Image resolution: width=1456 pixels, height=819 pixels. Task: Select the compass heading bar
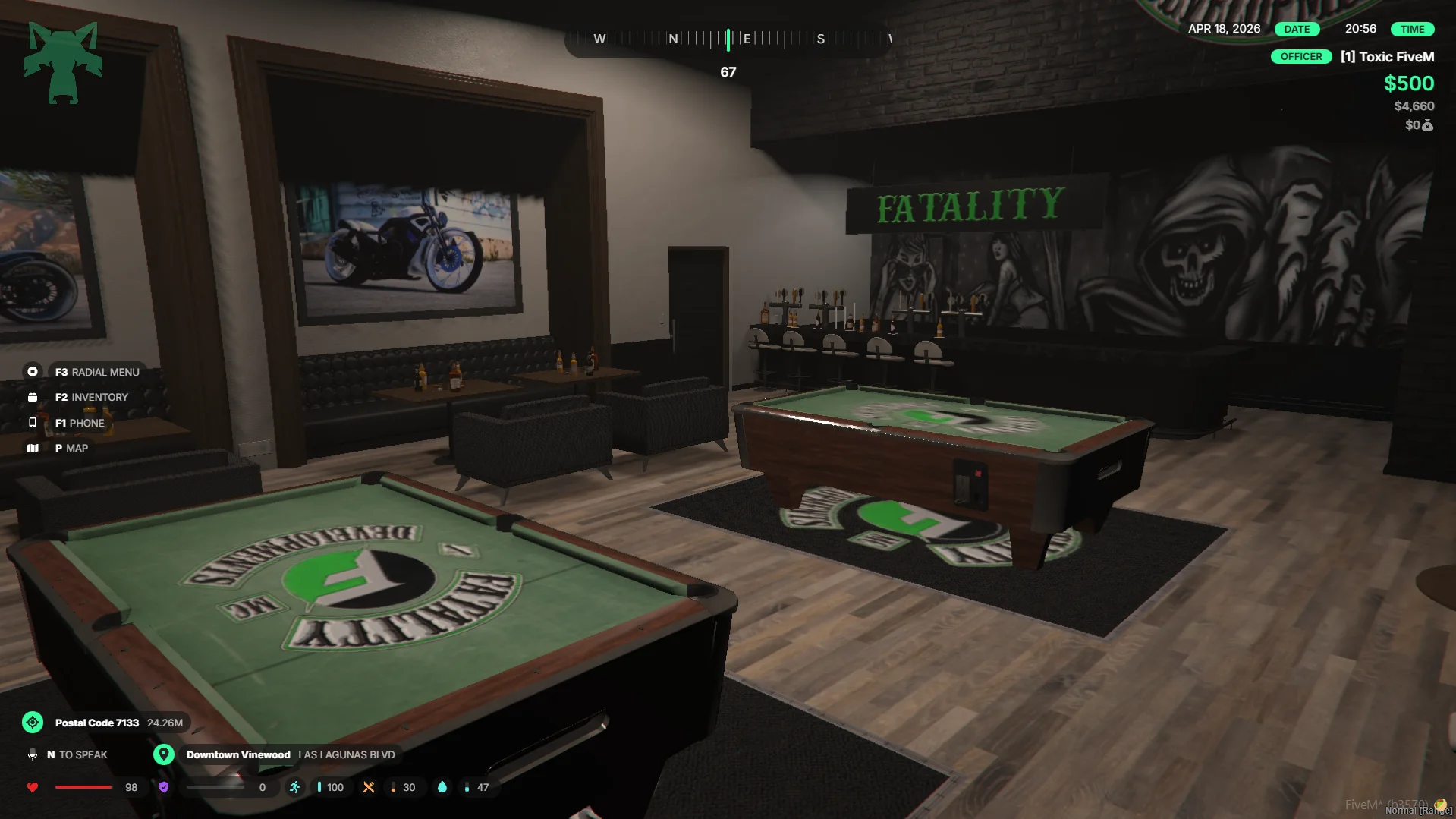[728, 39]
